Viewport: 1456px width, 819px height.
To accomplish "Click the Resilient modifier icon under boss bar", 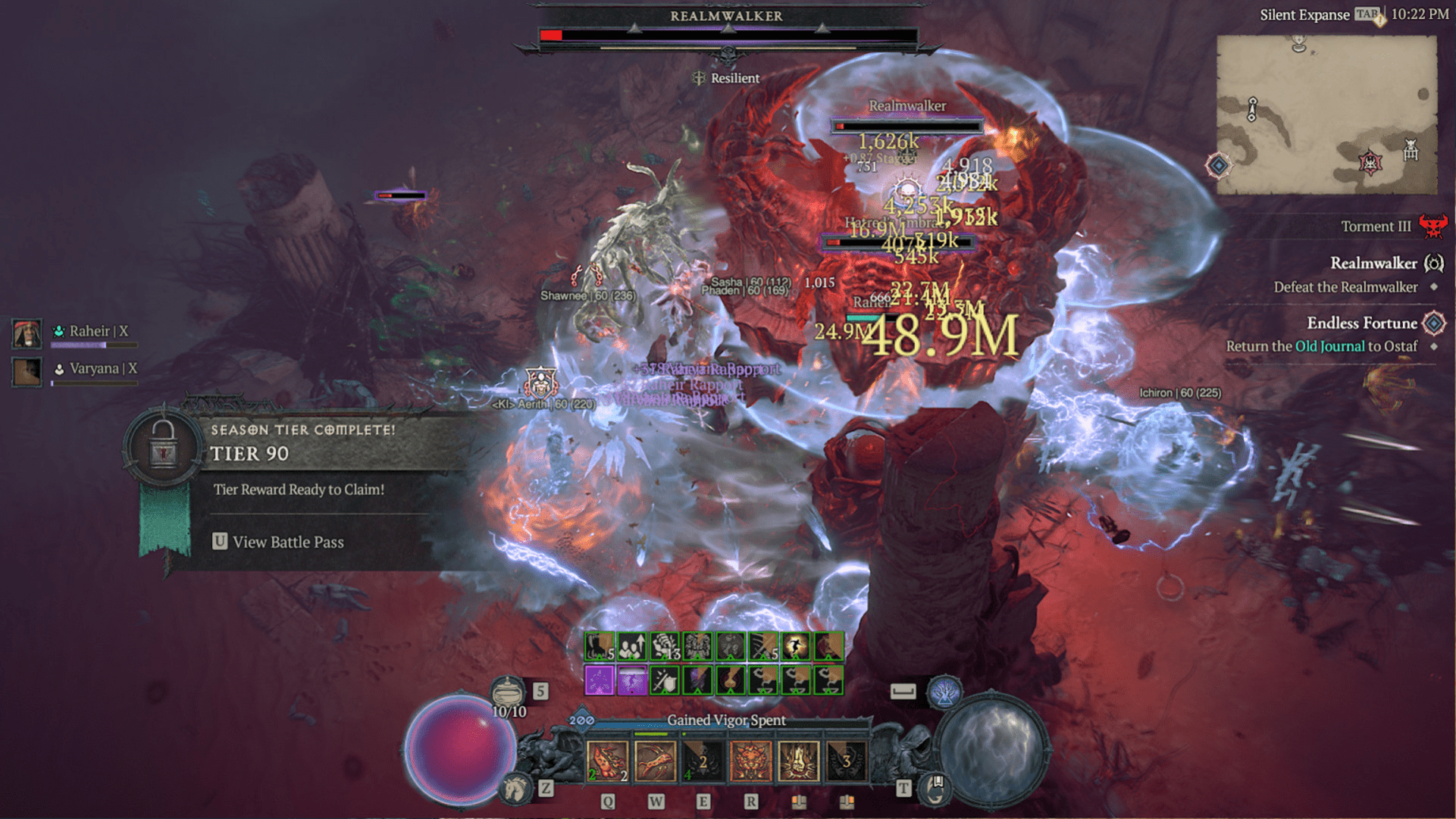I will tap(698, 77).
